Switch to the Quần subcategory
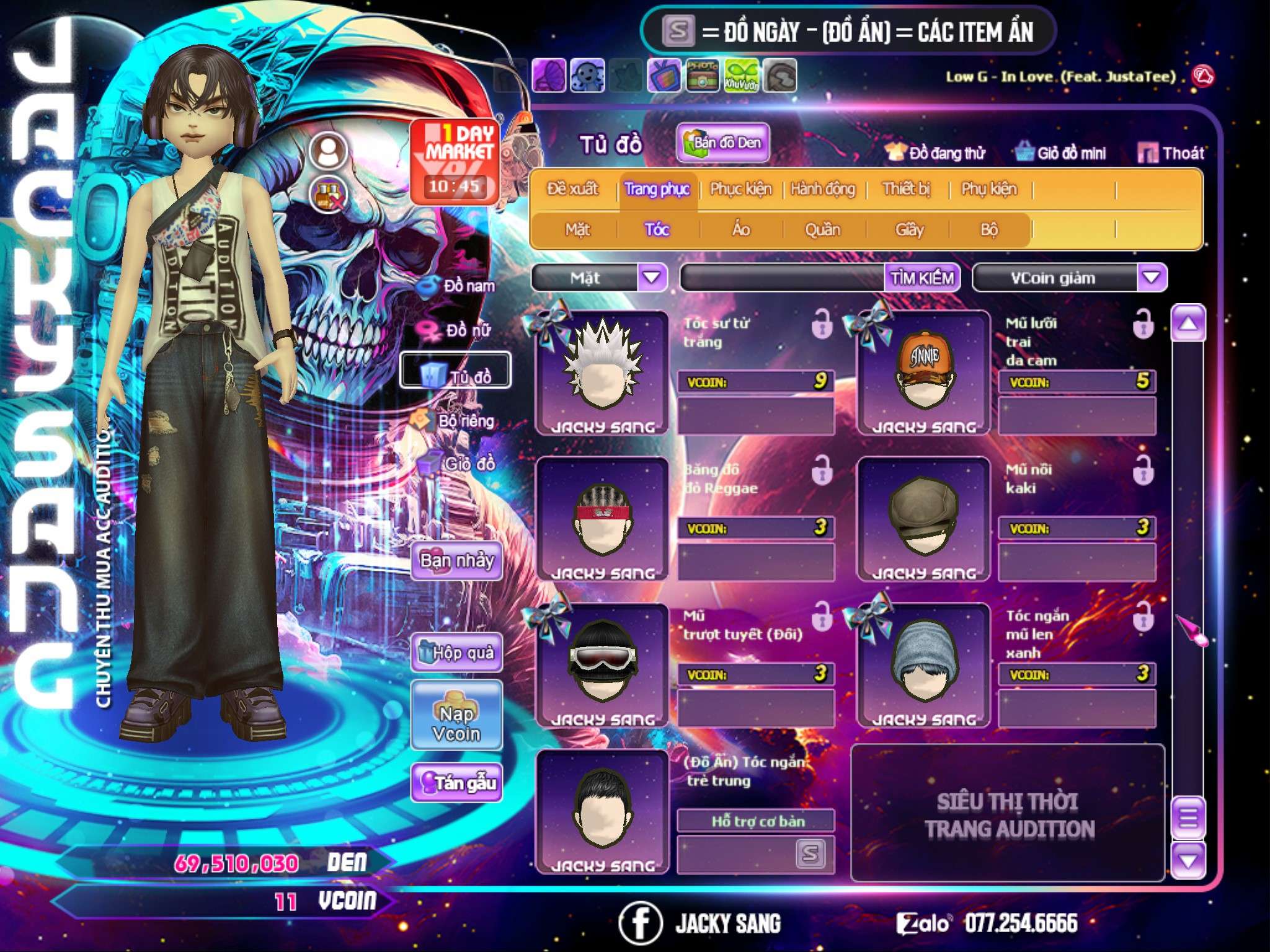The height and width of the screenshot is (952, 1270). [822, 230]
